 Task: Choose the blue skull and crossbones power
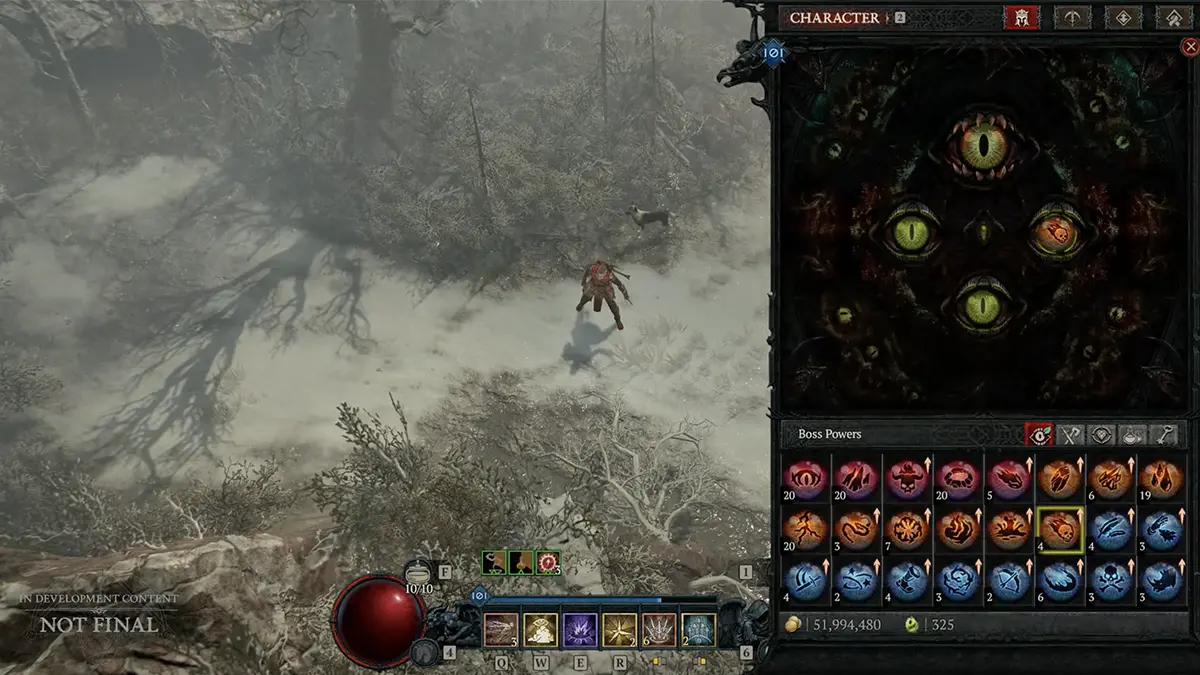point(1110,582)
